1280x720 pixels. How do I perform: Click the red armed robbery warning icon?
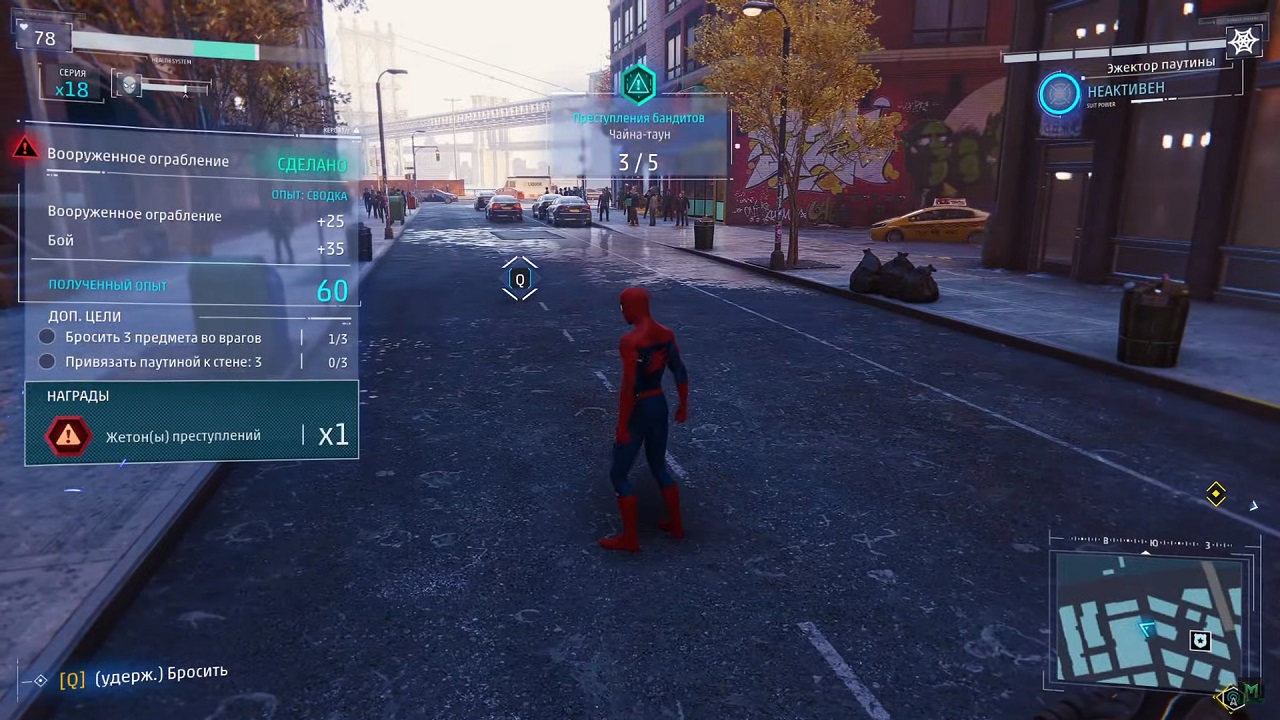[25, 149]
